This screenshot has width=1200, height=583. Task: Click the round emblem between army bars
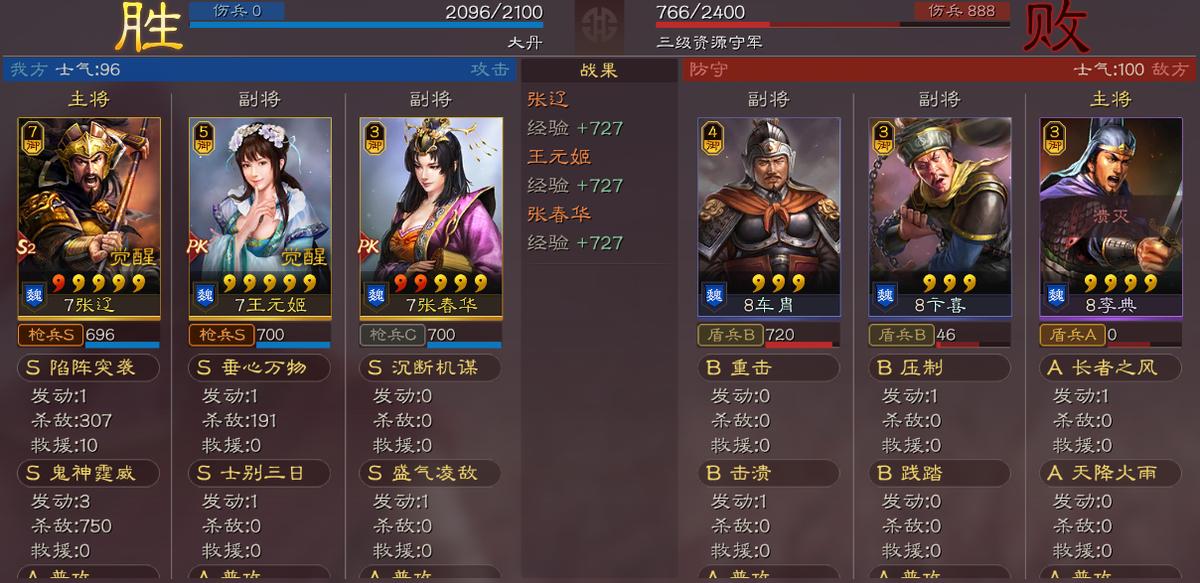click(600, 24)
